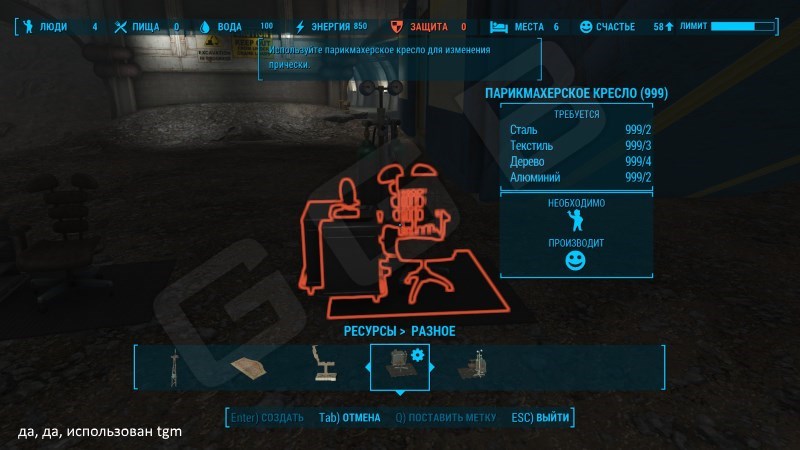Select the tall tower item thumbnail

pos(173,367)
